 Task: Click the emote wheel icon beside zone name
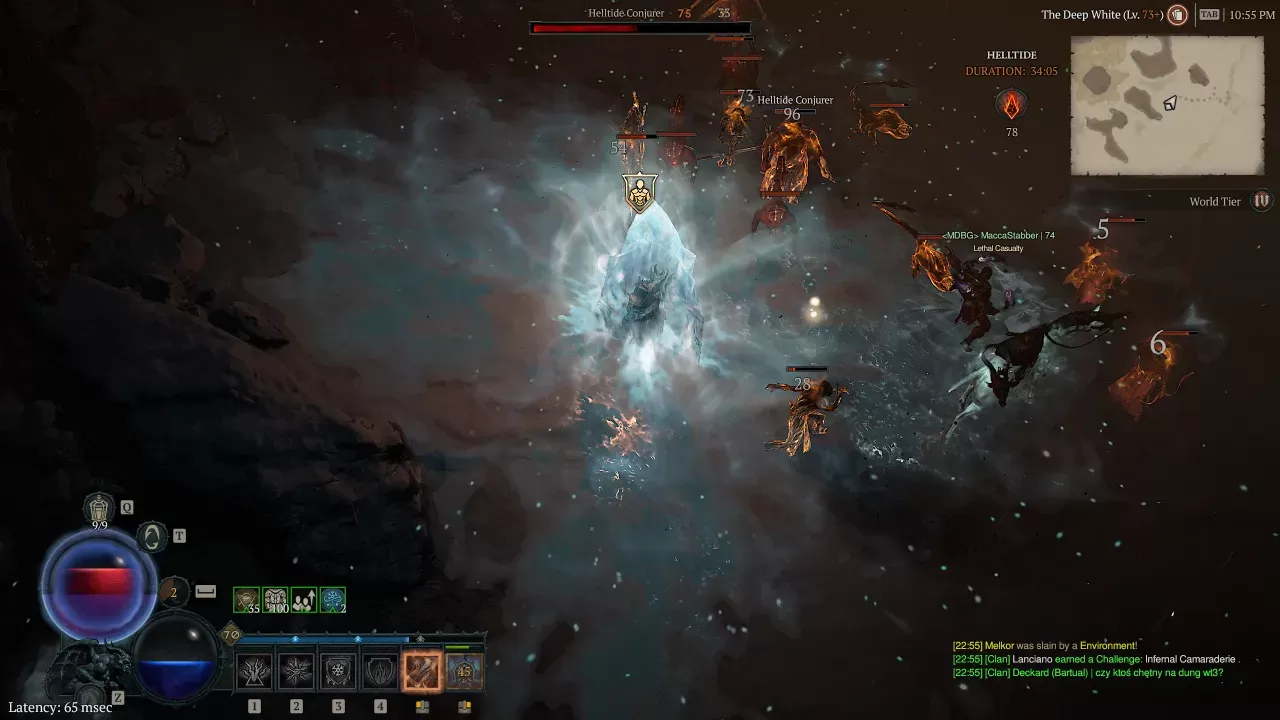coord(1178,14)
